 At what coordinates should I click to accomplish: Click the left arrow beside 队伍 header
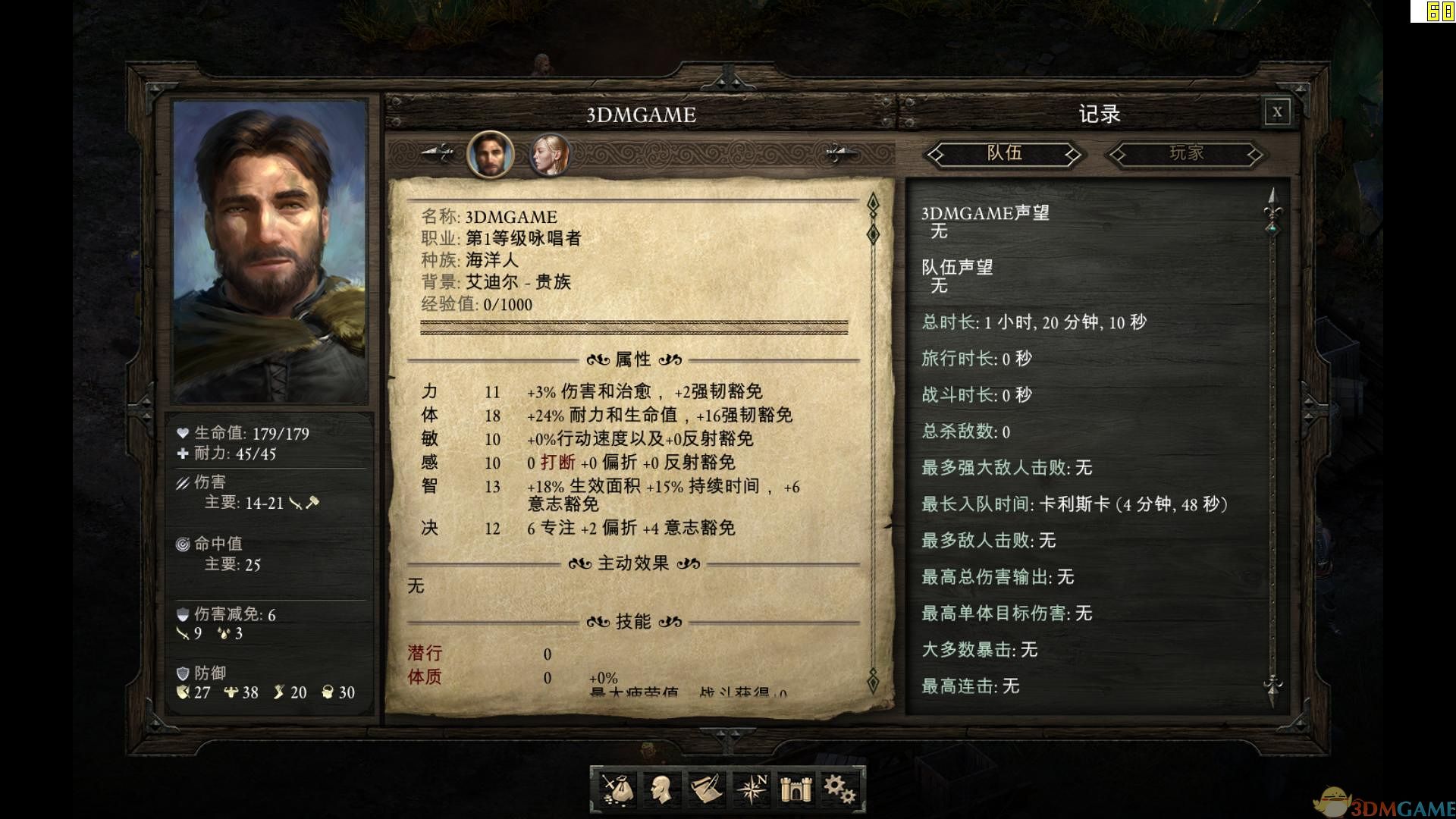coord(937,155)
